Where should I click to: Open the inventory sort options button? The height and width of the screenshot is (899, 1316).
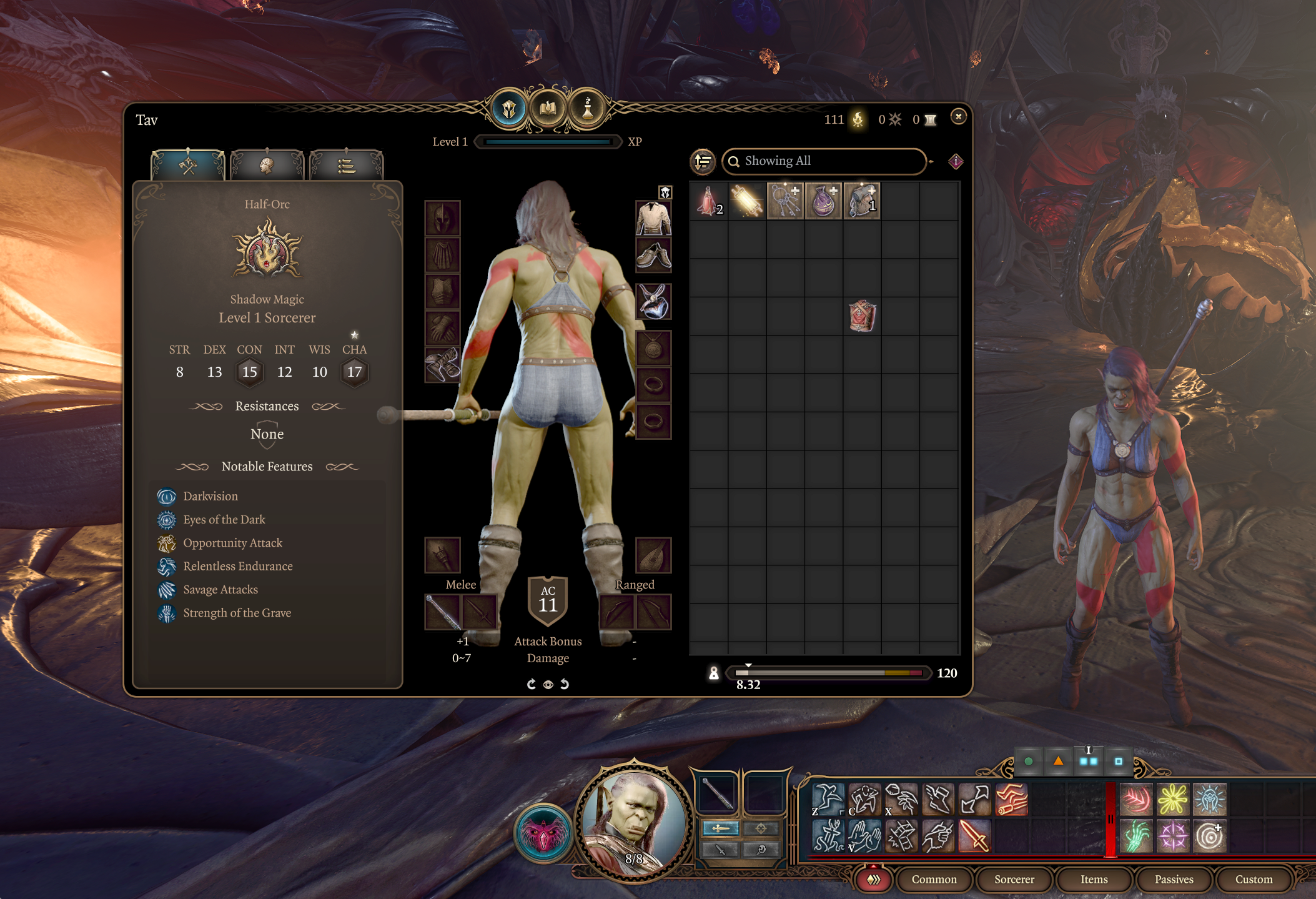703,161
